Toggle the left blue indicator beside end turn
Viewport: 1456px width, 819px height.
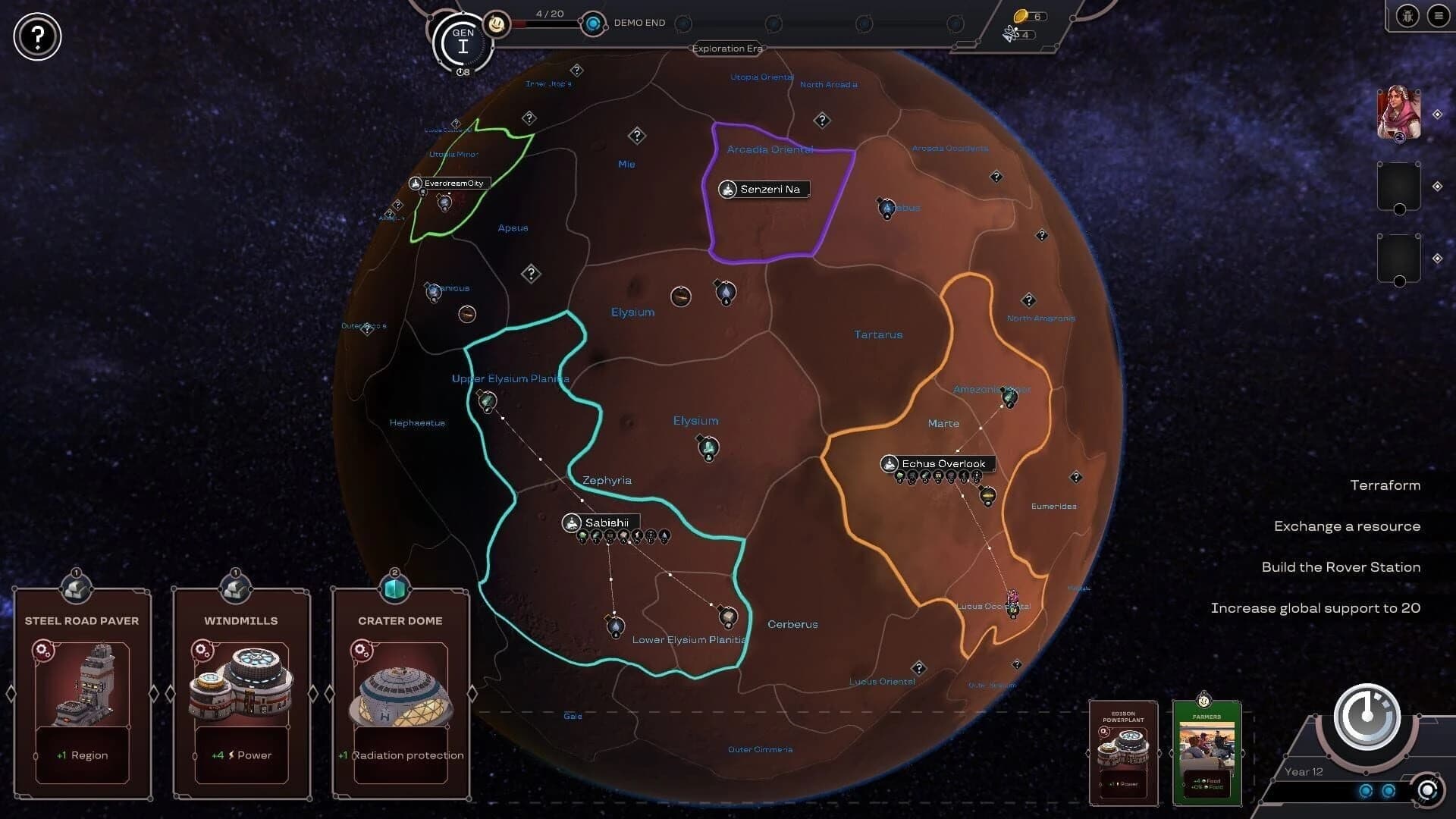[x=1365, y=792]
